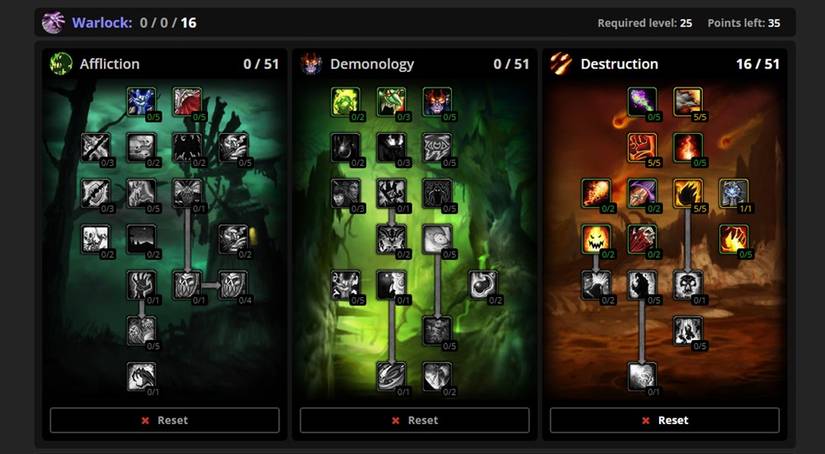825x454 pixels.
Task: Click the Cataclysm talent showing 5/5
Action: [687, 101]
